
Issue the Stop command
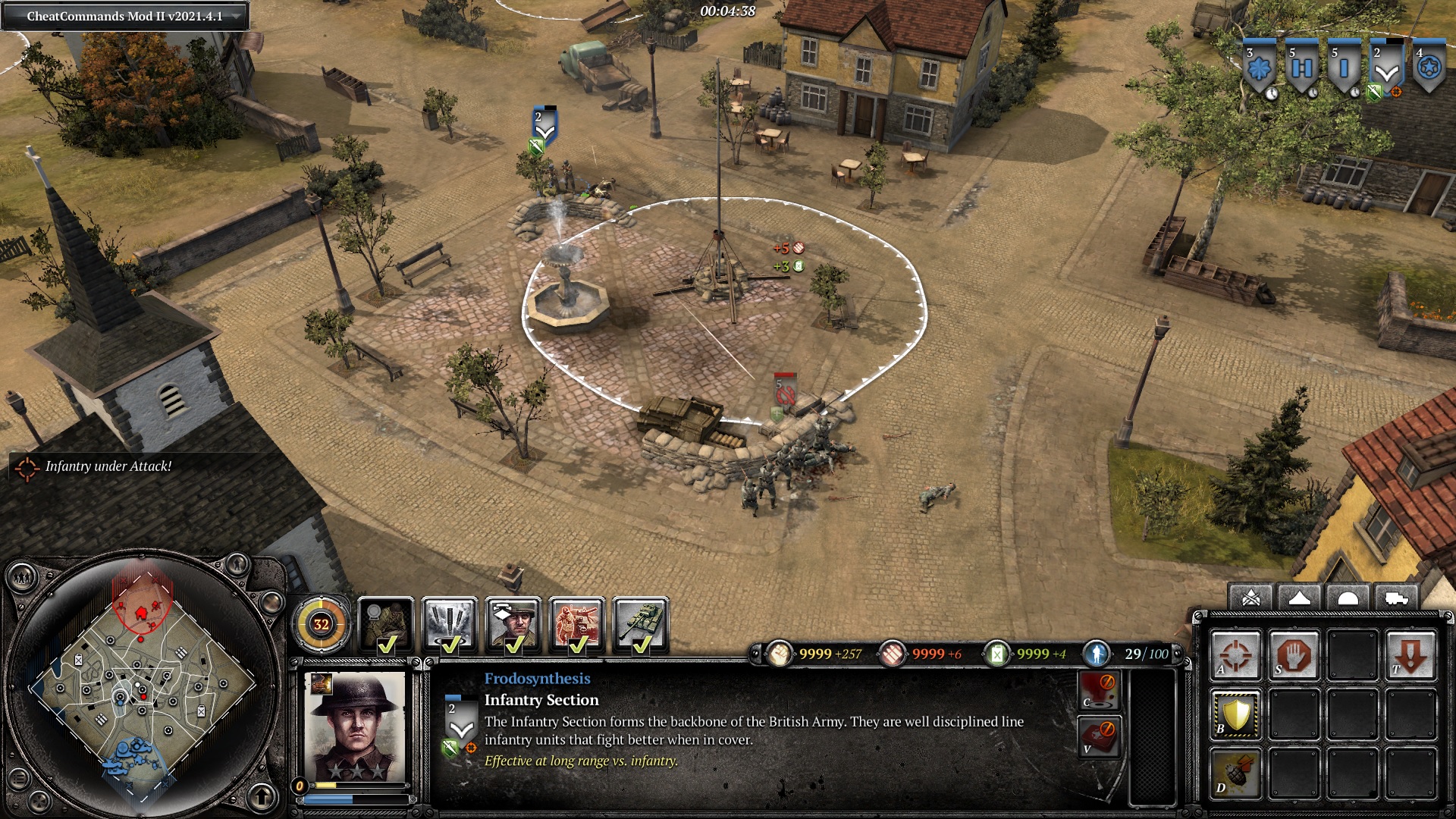(x=1294, y=654)
